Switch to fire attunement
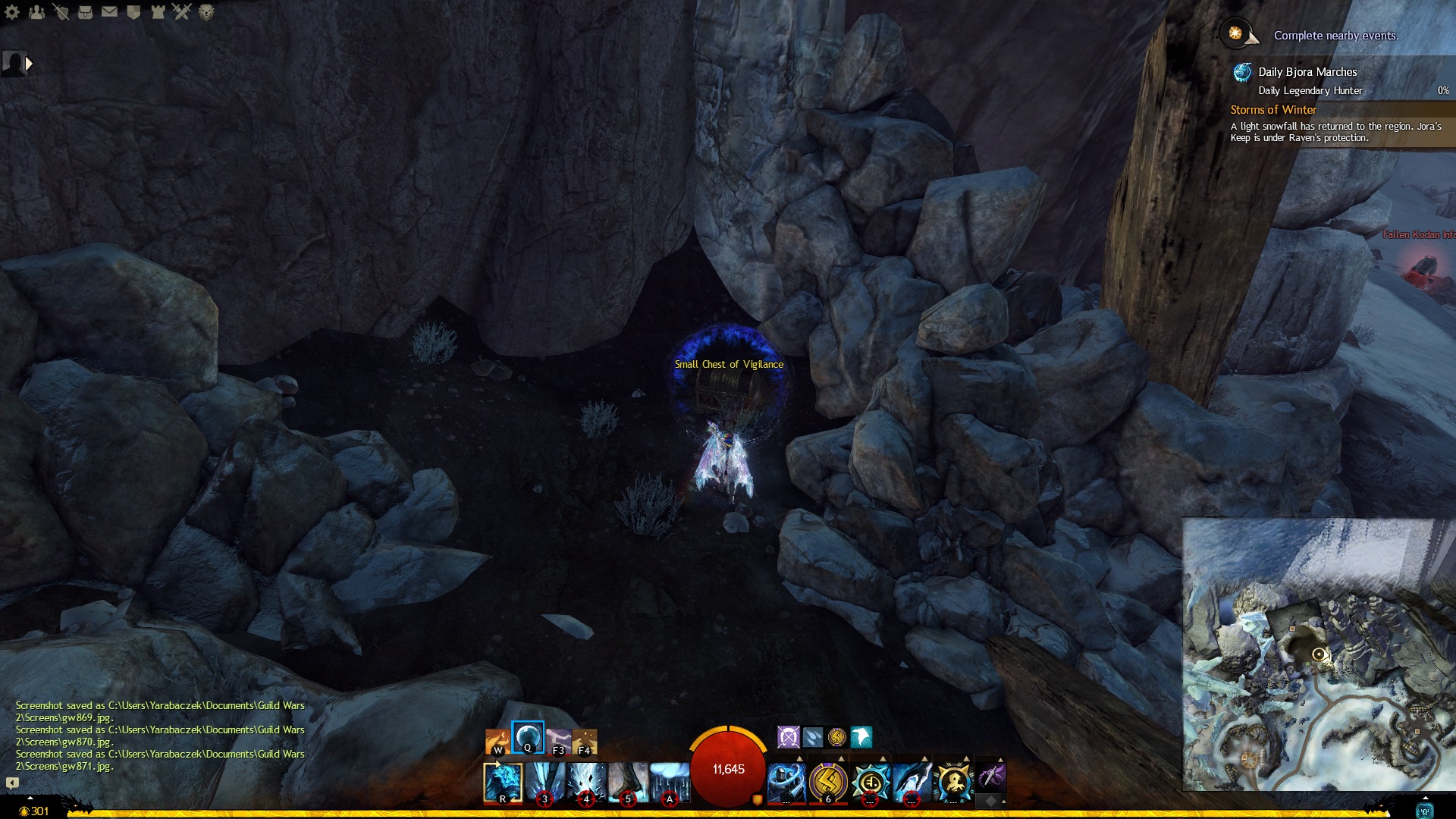The height and width of the screenshot is (819, 1456). 497,742
